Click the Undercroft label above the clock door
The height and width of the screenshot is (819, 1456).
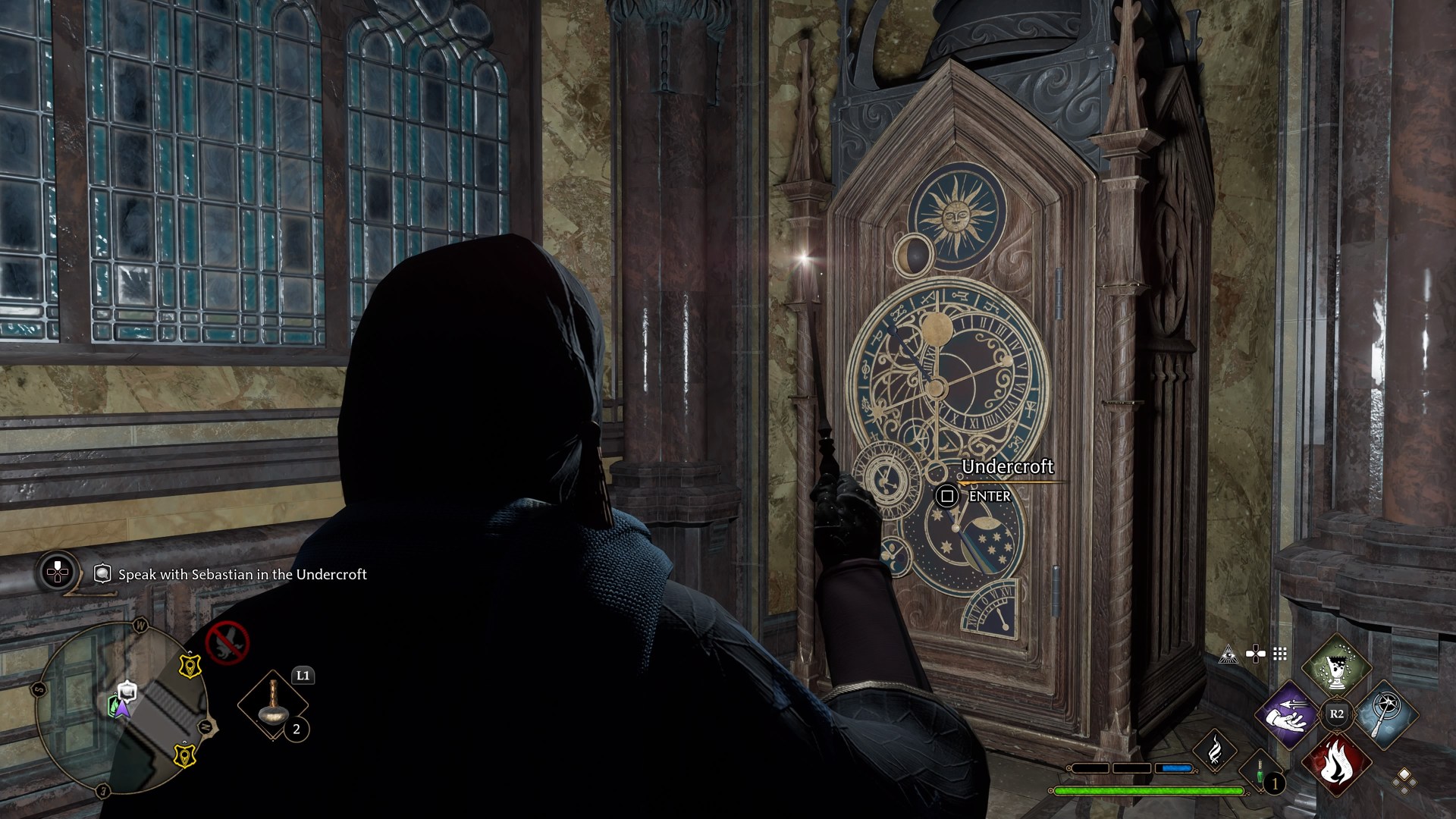1009,468
